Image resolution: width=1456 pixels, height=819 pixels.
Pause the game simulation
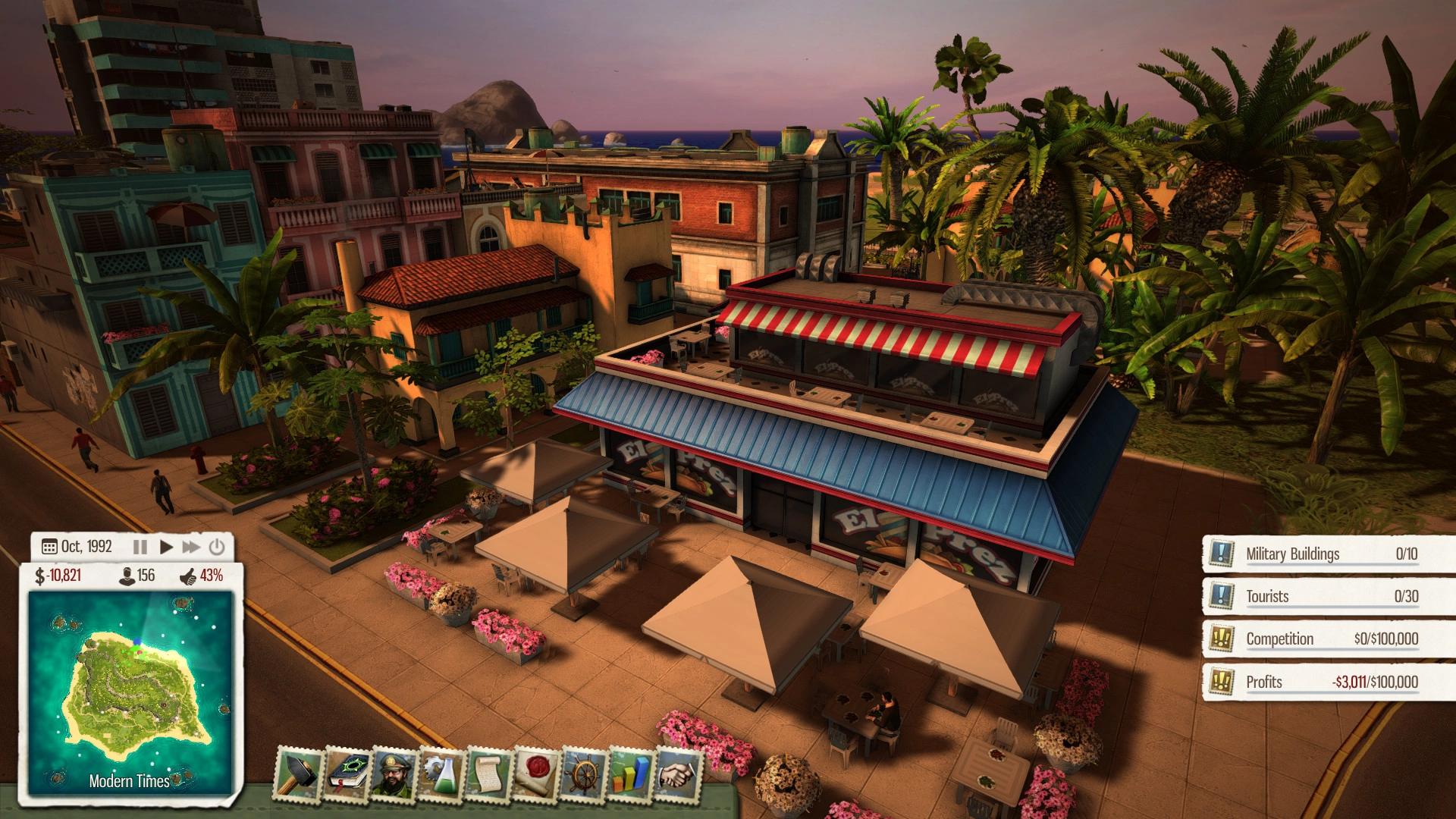pos(140,546)
